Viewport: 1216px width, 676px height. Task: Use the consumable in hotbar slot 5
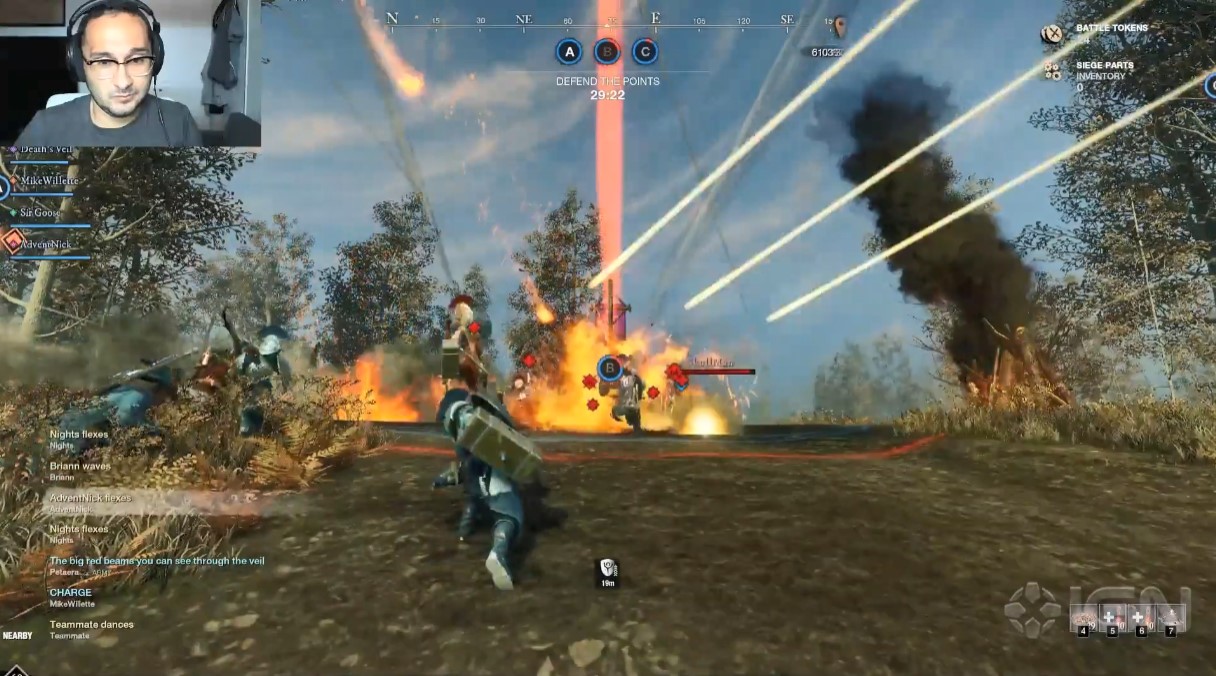coord(1112,619)
